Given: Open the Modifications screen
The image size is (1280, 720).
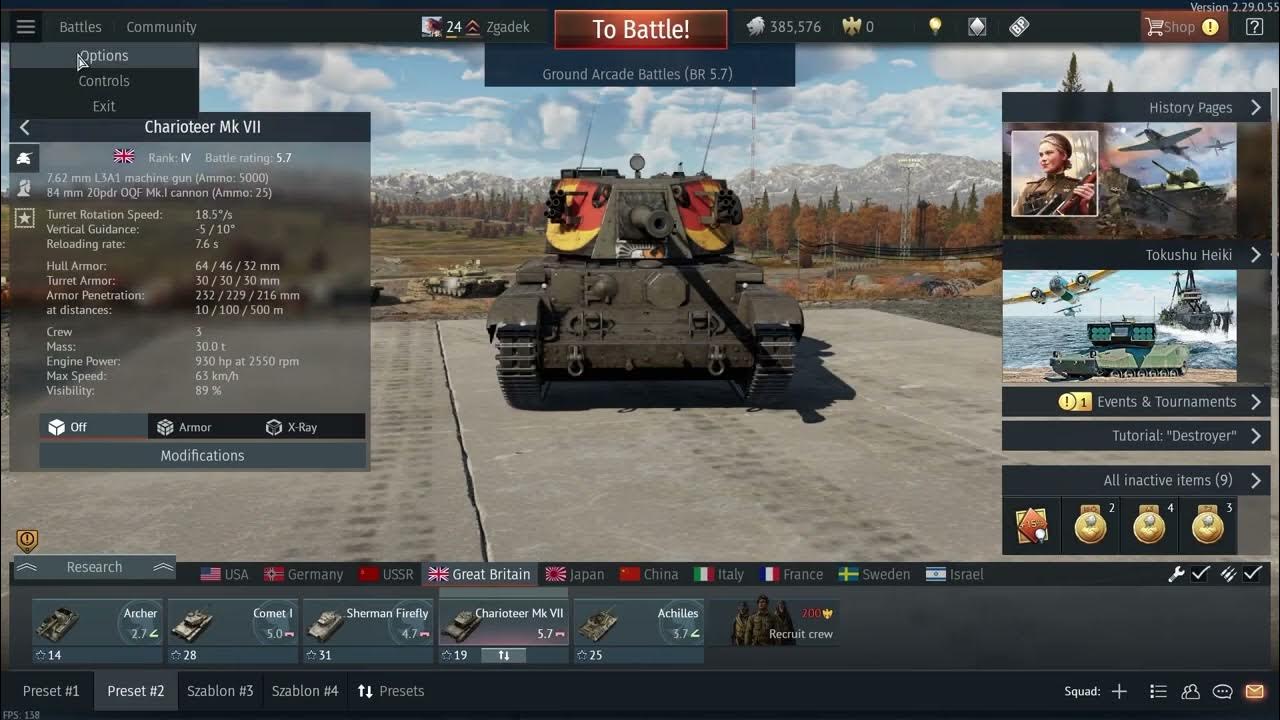Looking at the screenshot, I should tap(202, 456).
